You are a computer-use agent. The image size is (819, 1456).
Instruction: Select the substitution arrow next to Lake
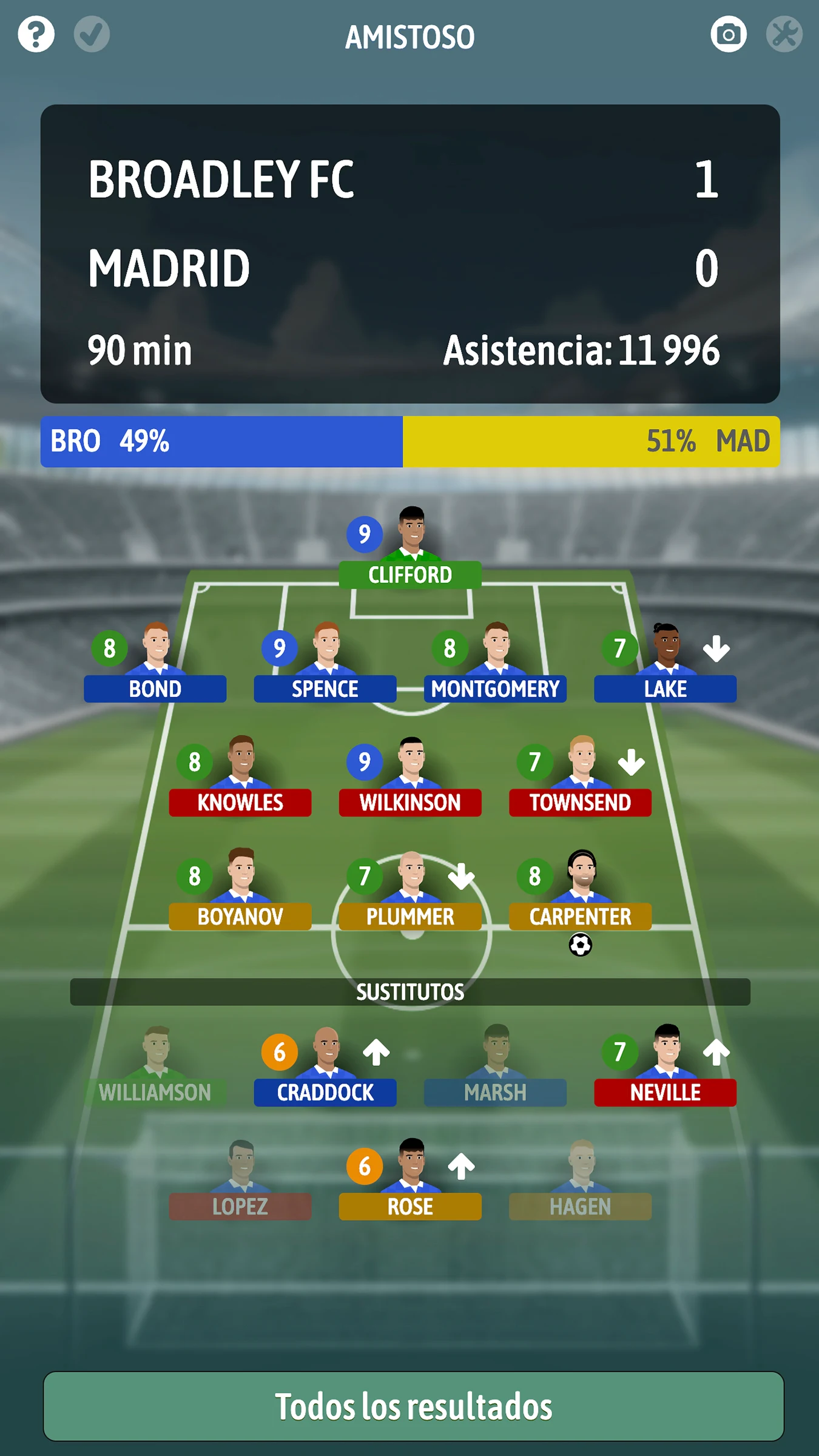click(716, 648)
